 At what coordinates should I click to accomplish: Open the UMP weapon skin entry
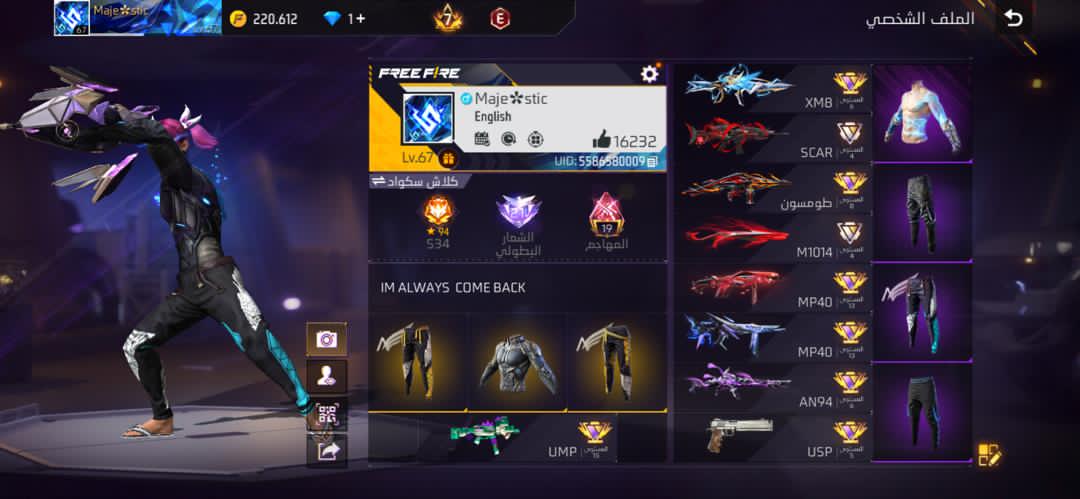pos(530,437)
